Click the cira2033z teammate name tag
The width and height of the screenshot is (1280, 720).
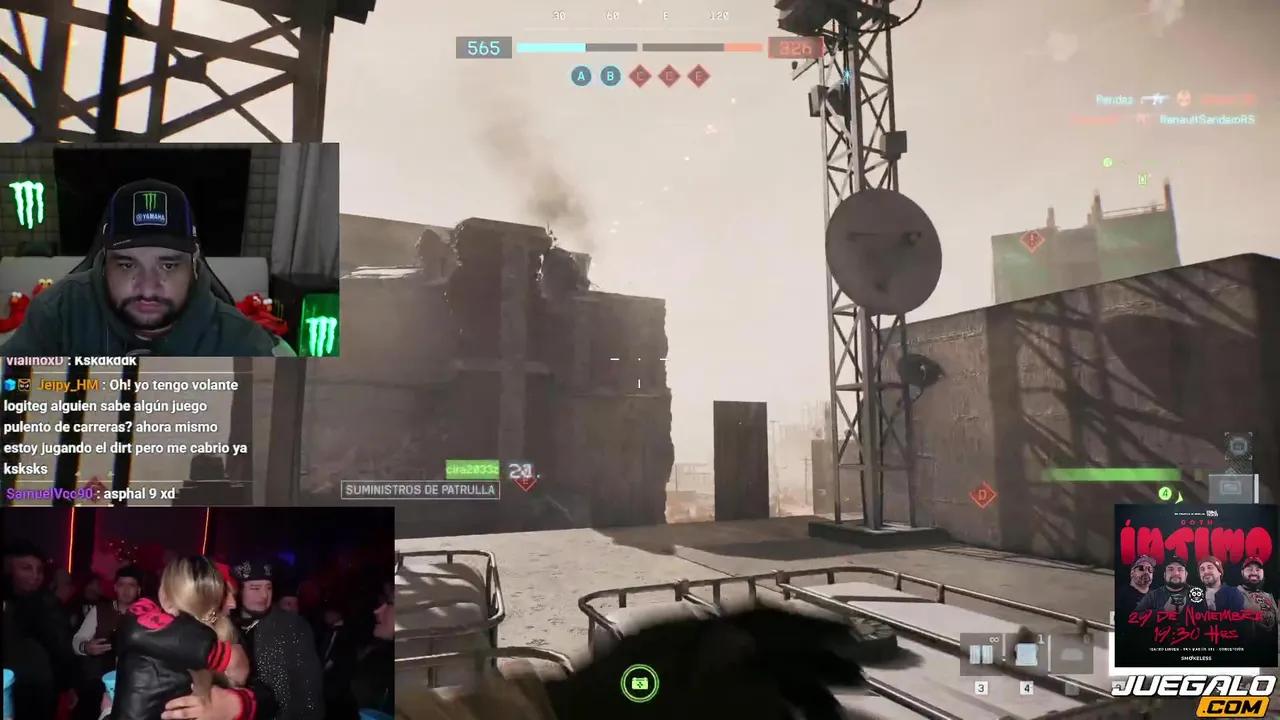tap(472, 470)
